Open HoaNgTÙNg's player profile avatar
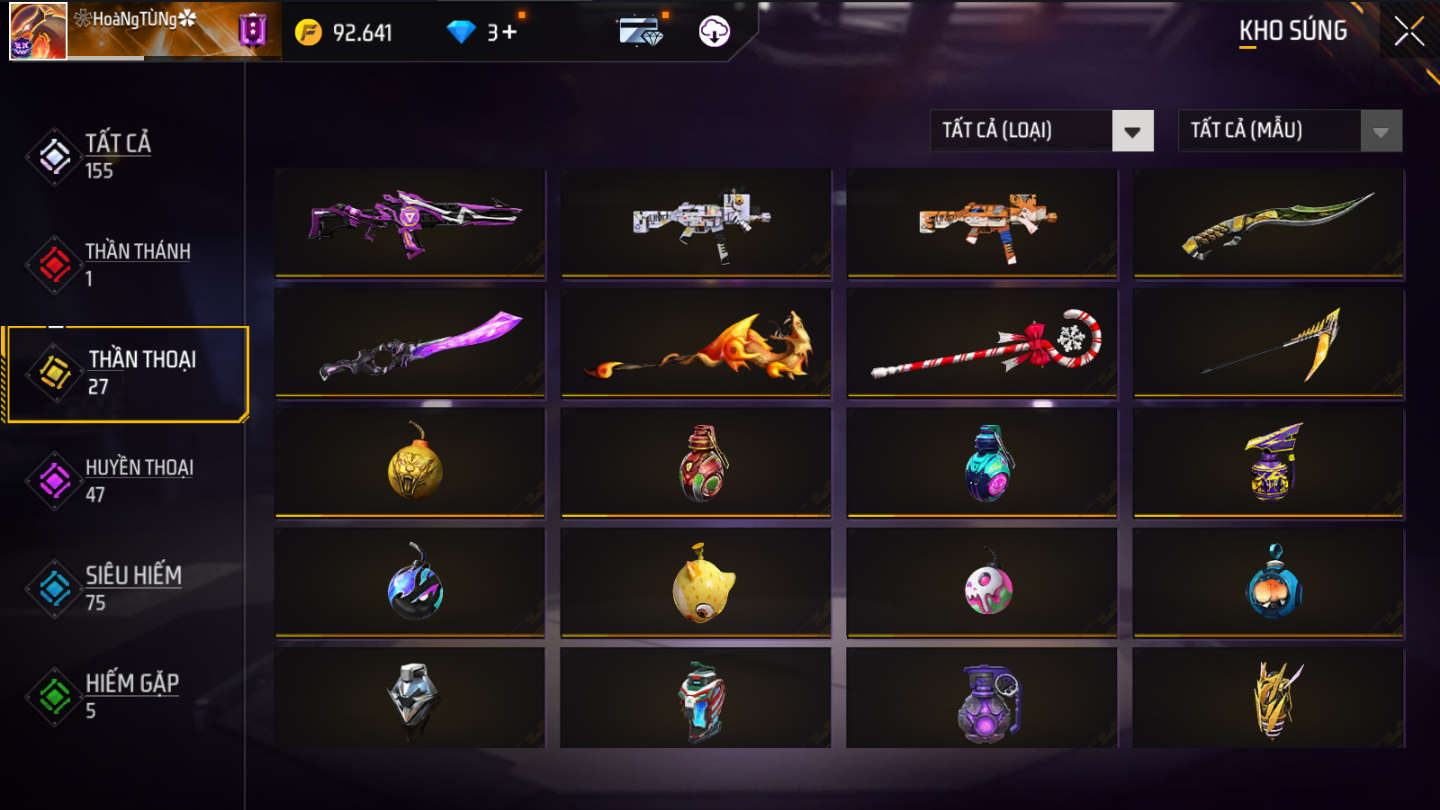 [x=38, y=31]
